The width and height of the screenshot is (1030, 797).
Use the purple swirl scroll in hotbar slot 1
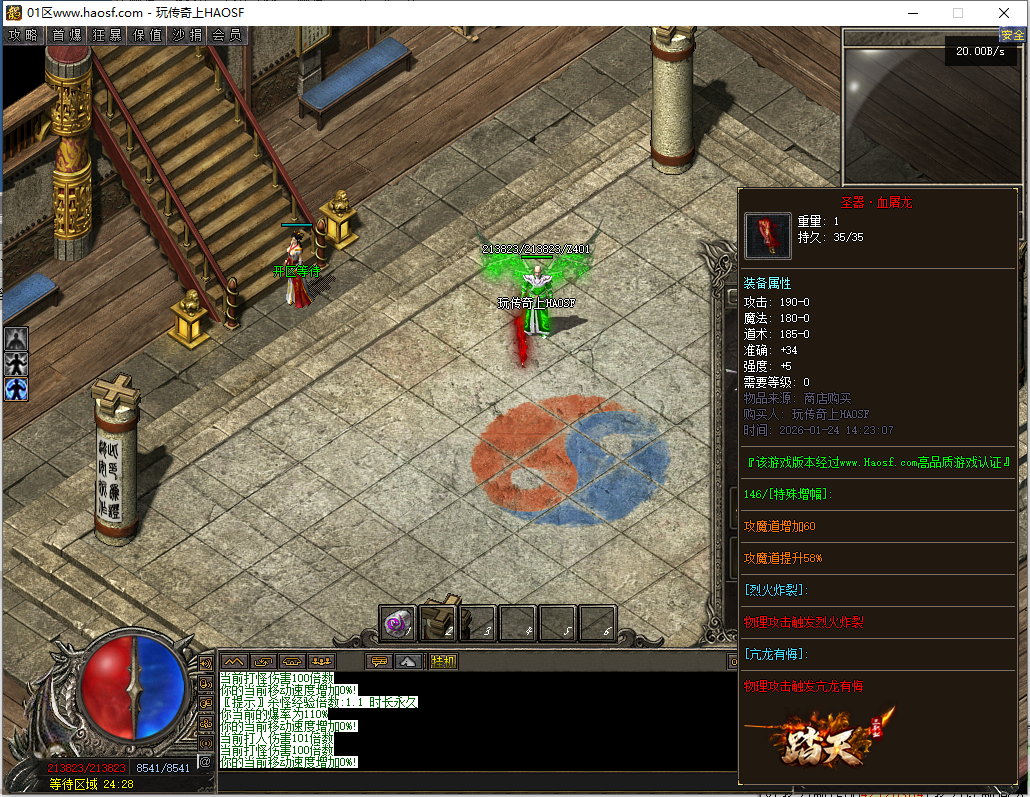click(x=398, y=623)
